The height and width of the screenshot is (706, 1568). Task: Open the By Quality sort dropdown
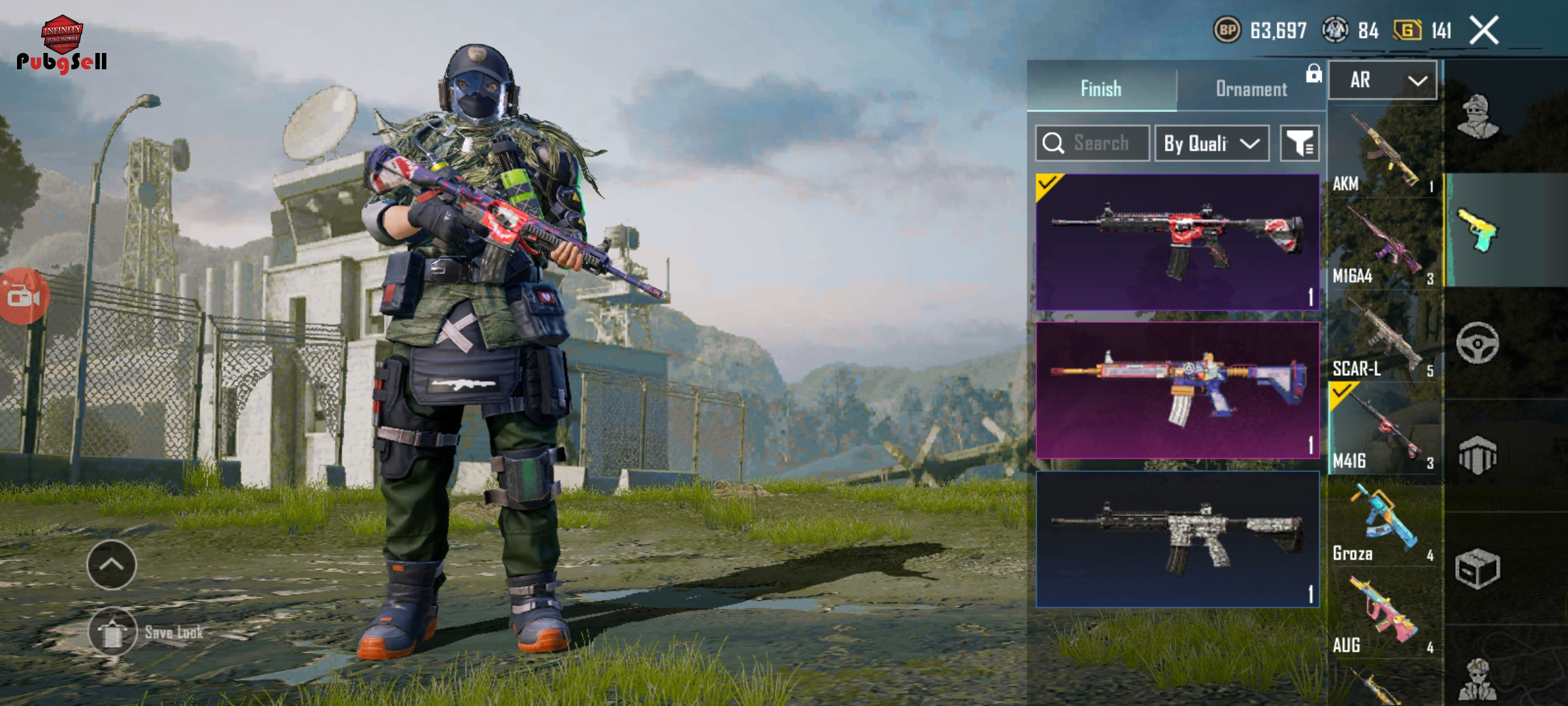pyautogui.click(x=1211, y=143)
